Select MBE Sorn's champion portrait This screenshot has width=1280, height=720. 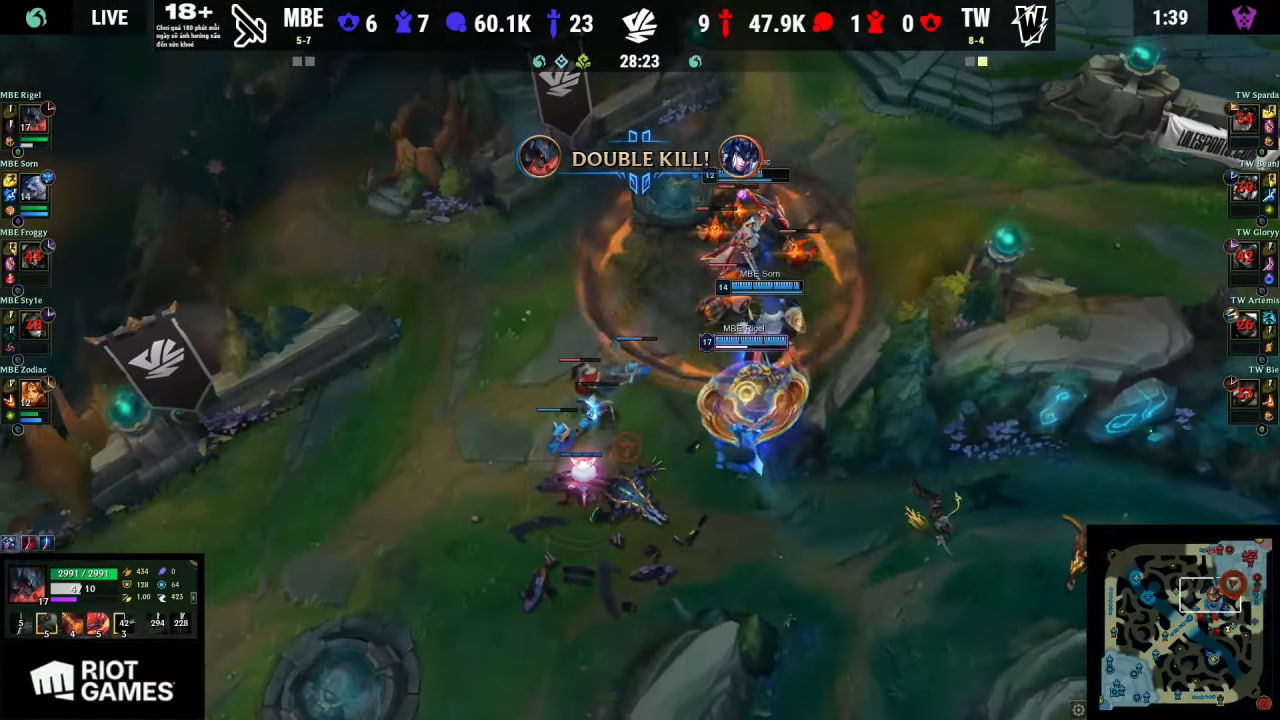pyautogui.click(x=34, y=187)
